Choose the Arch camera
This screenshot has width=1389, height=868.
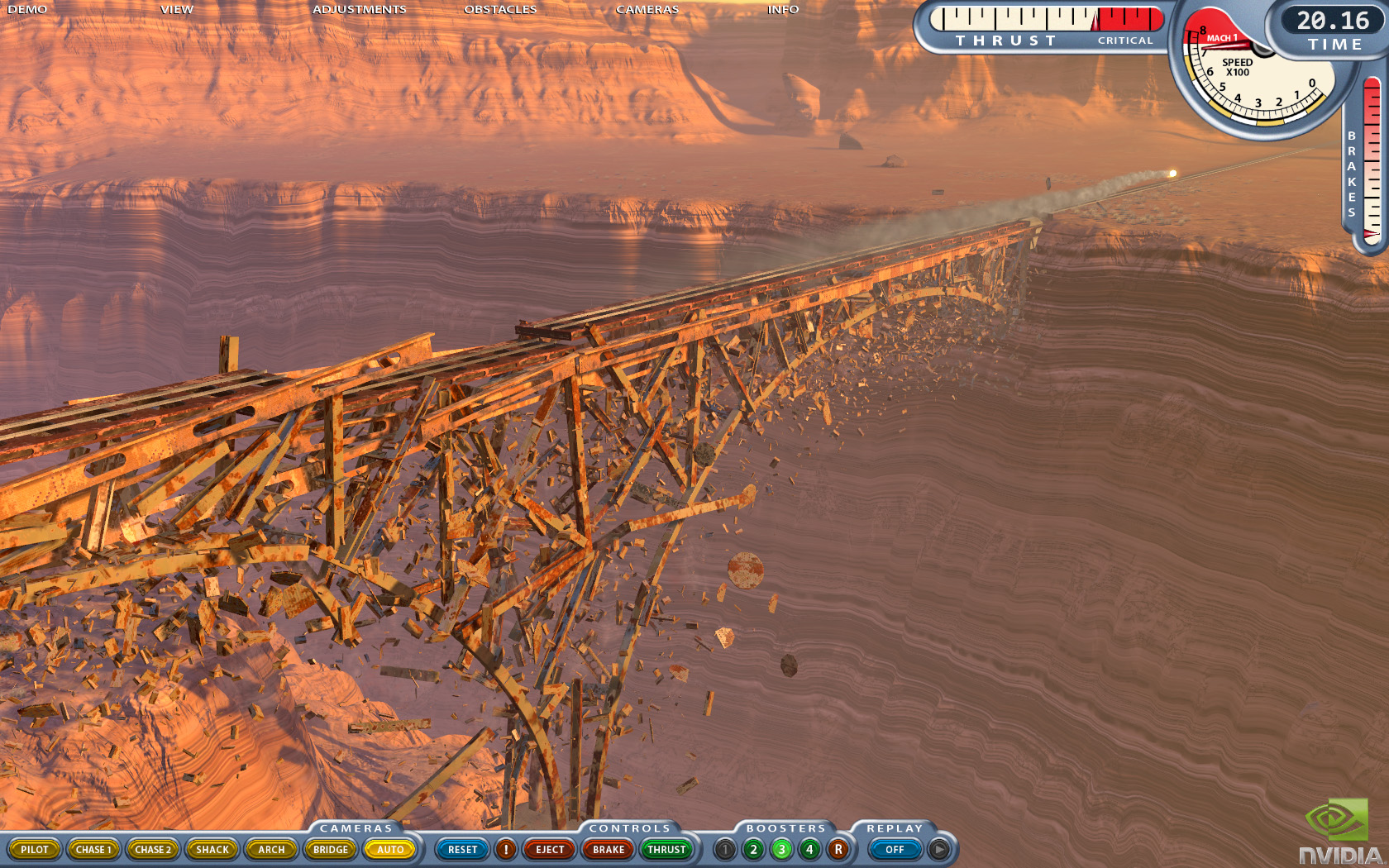[x=271, y=849]
